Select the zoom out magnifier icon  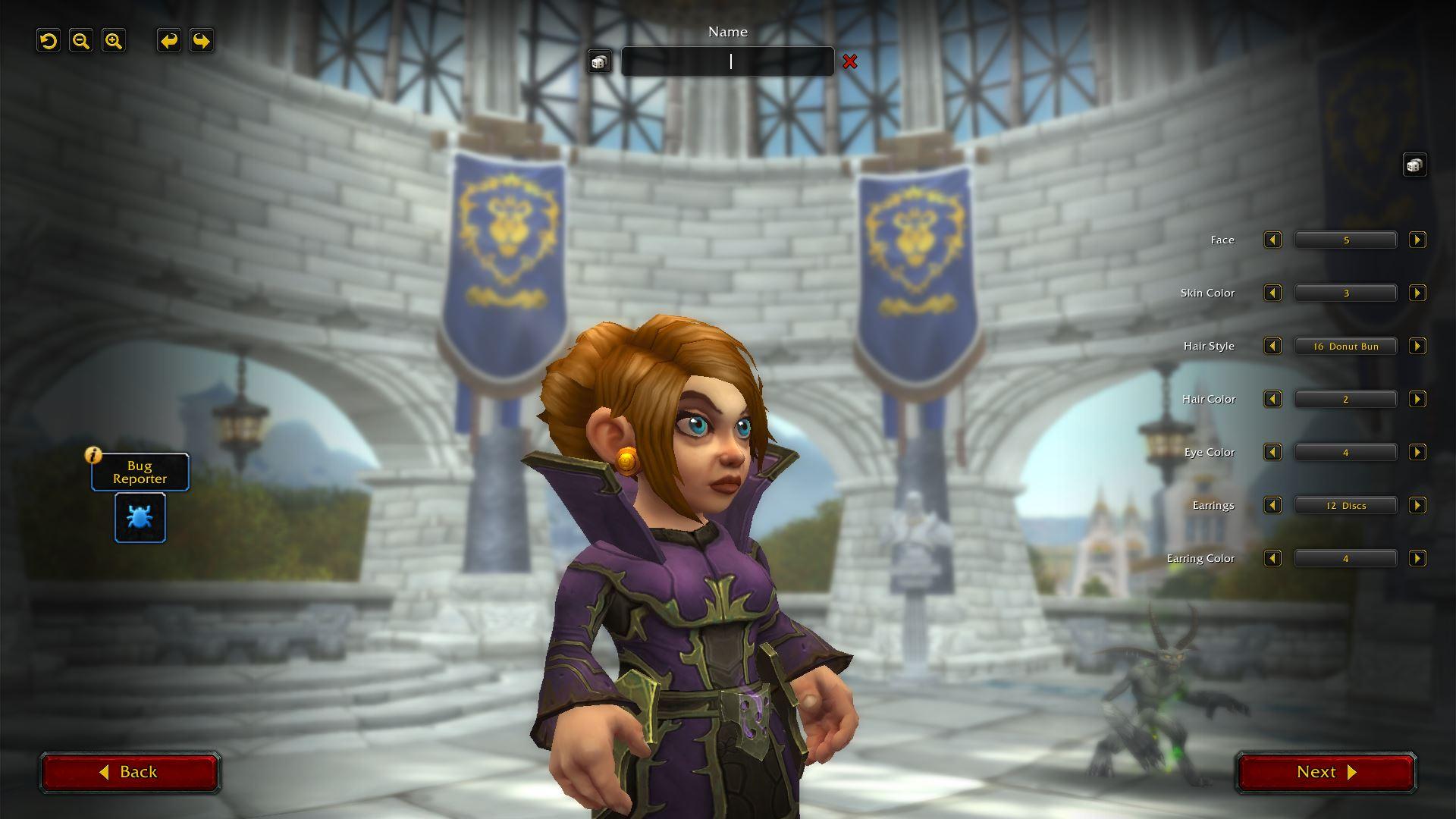(x=81, y=40)
